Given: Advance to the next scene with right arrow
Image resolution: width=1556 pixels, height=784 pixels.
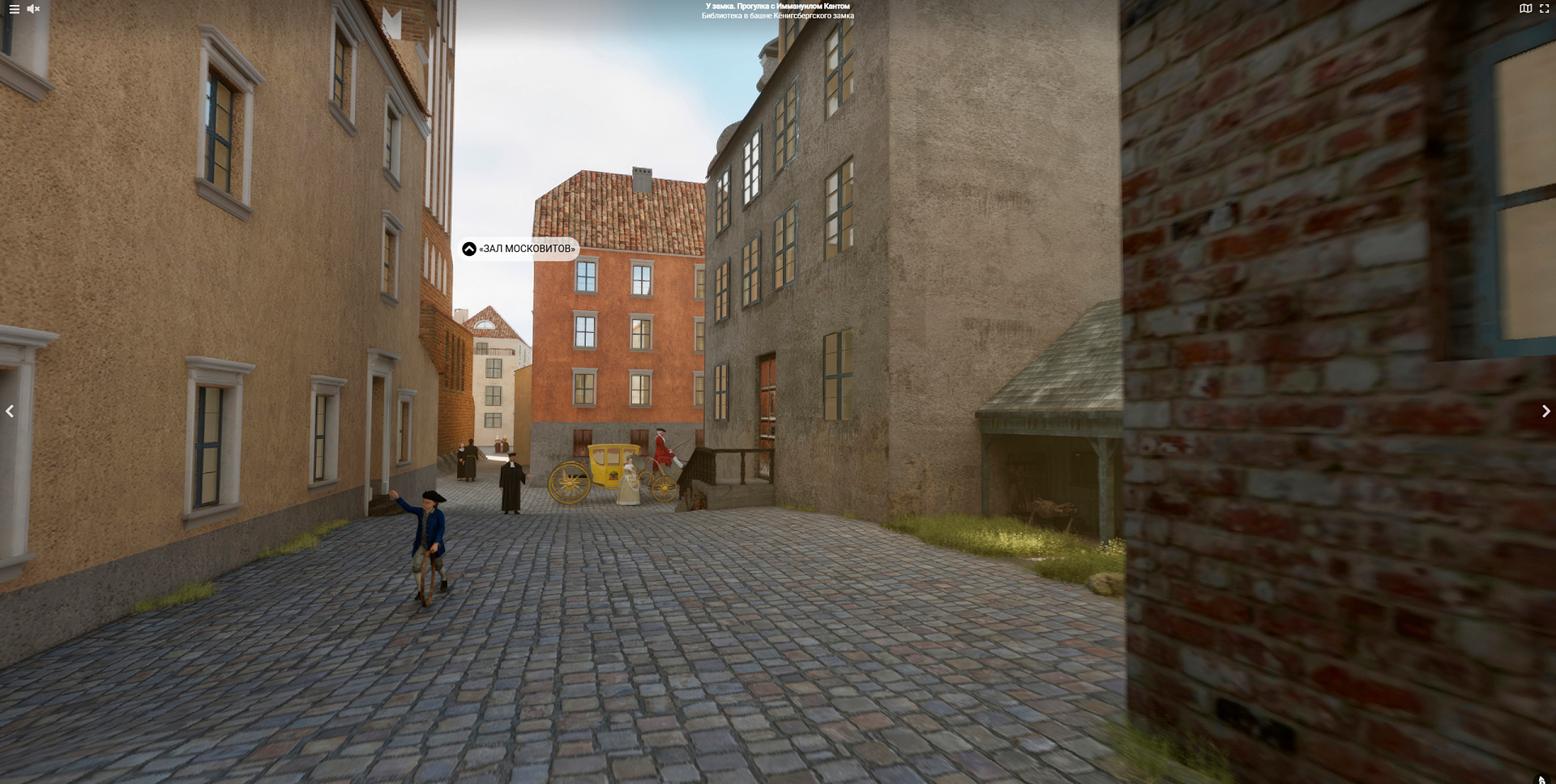Looking at the screenshot, I should [x=1545, y=411].
